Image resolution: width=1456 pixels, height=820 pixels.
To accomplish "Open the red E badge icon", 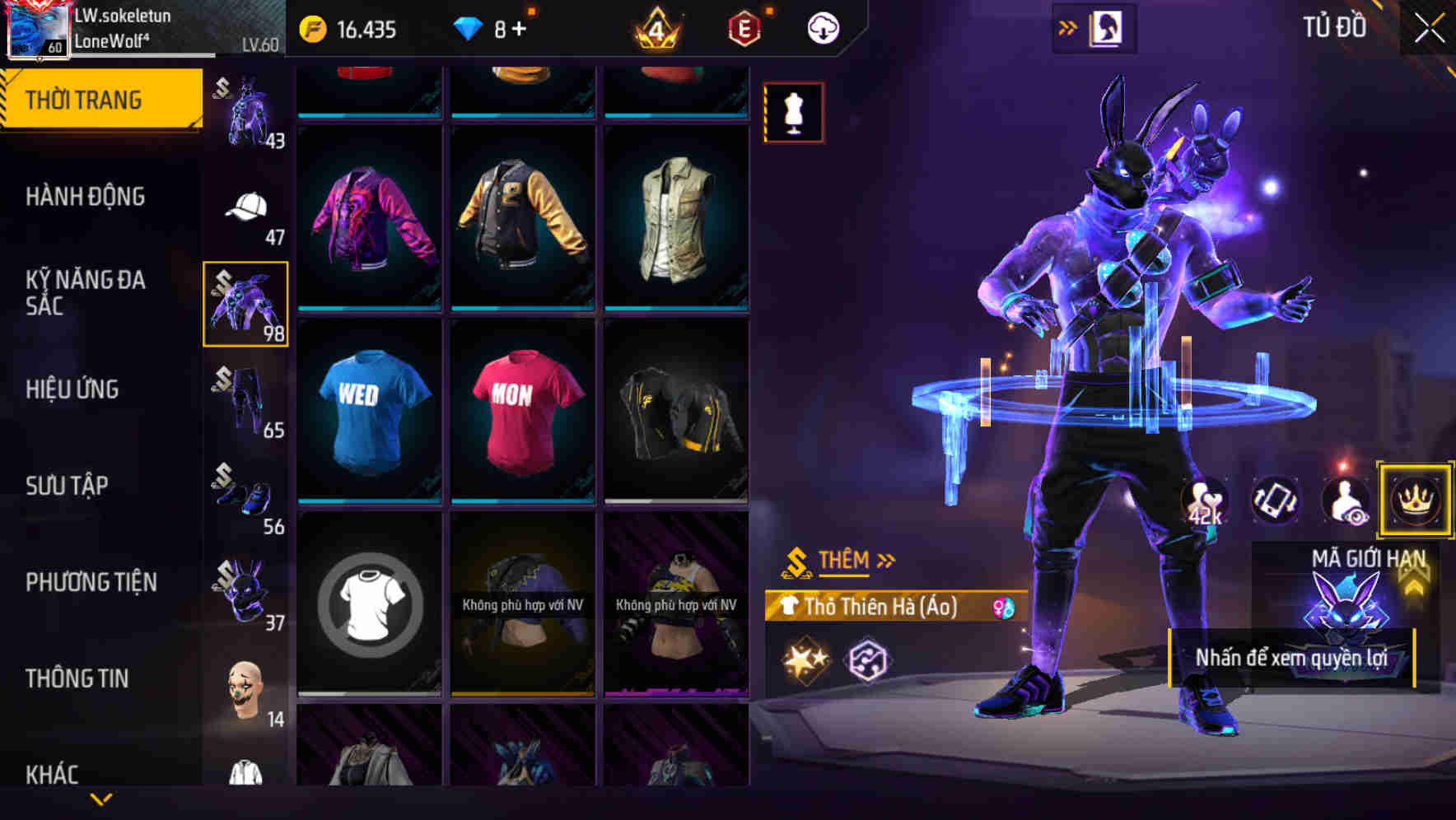I will point(743,28).
